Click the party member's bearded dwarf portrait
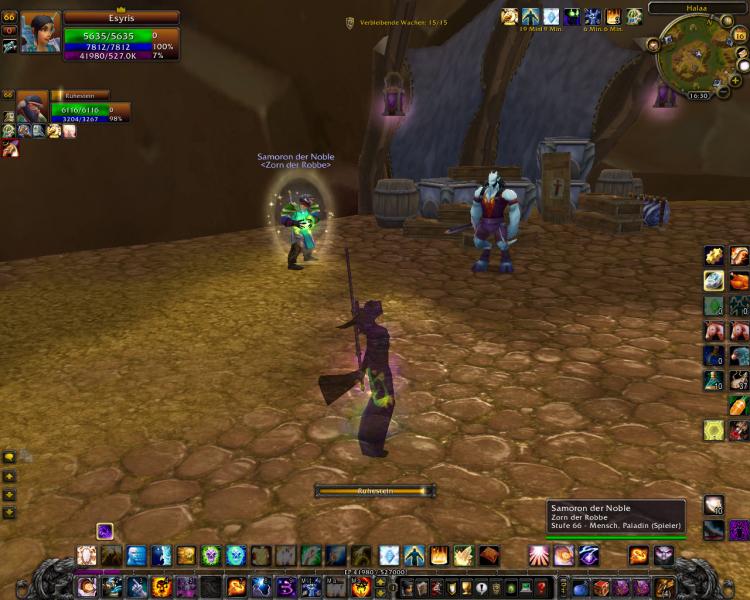Image resolution: width=750 pixels, height=600 pixels. 31,107
